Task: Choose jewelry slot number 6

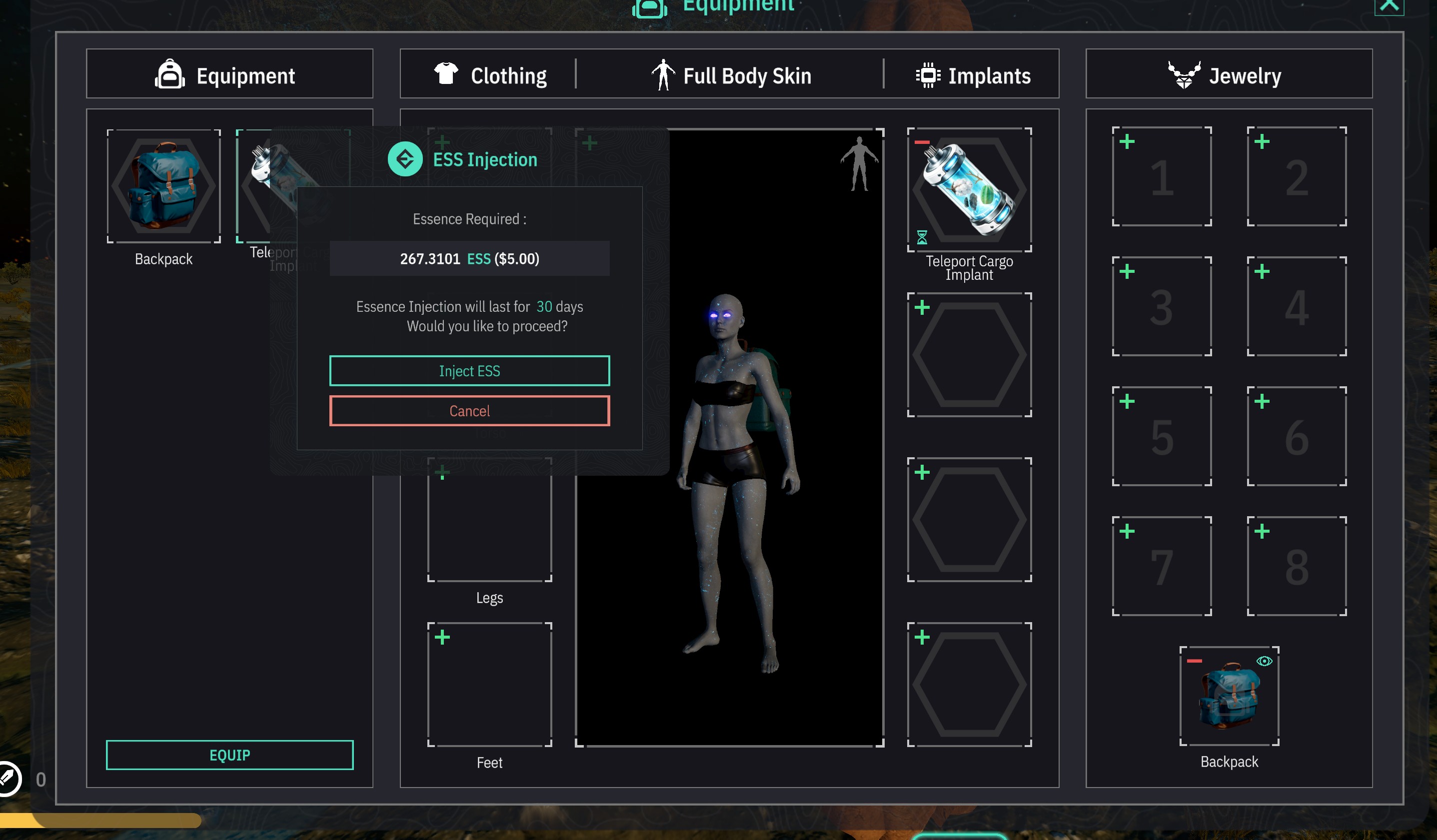Action: coord(1297,437)
